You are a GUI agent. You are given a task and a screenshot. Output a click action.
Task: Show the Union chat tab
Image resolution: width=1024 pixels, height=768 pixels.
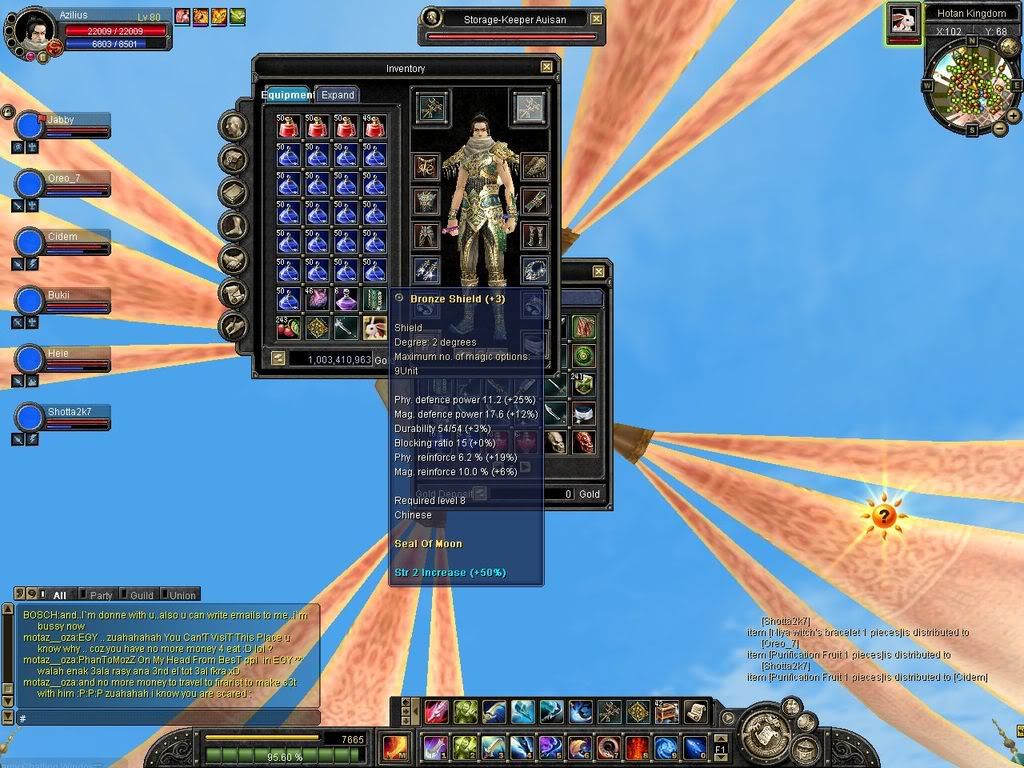click(x=181, y=595)
